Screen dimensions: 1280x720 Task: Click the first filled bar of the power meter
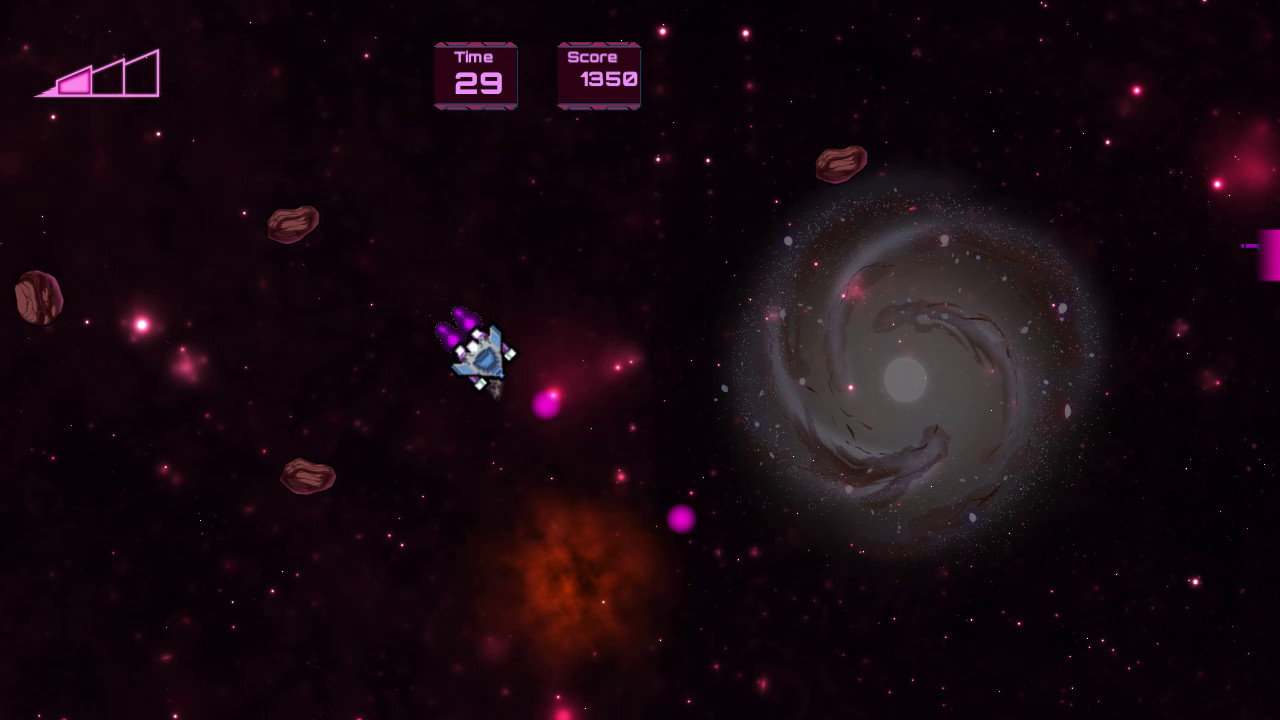(75, 83)
